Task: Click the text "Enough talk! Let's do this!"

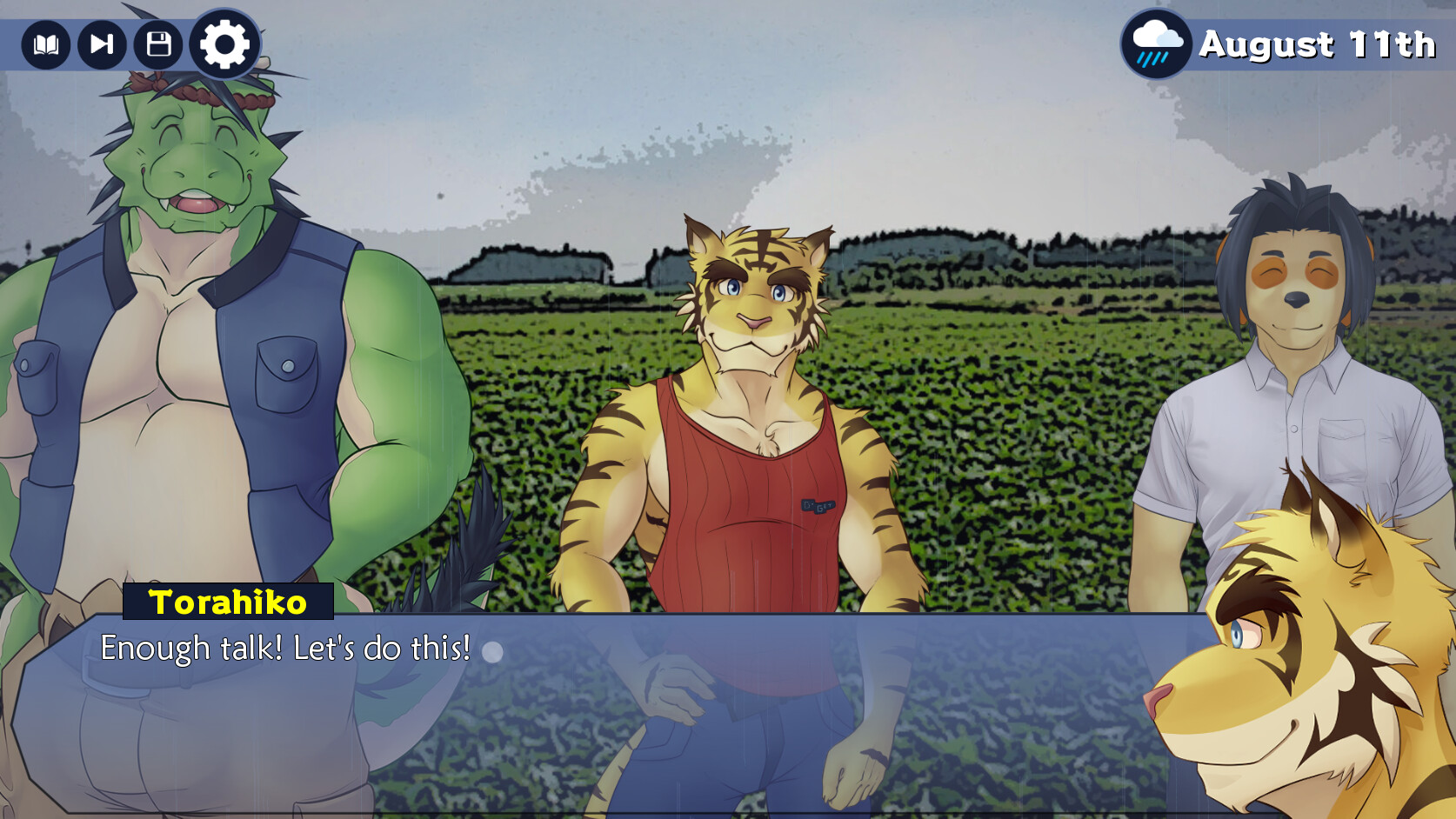Action: coord(284,647)
